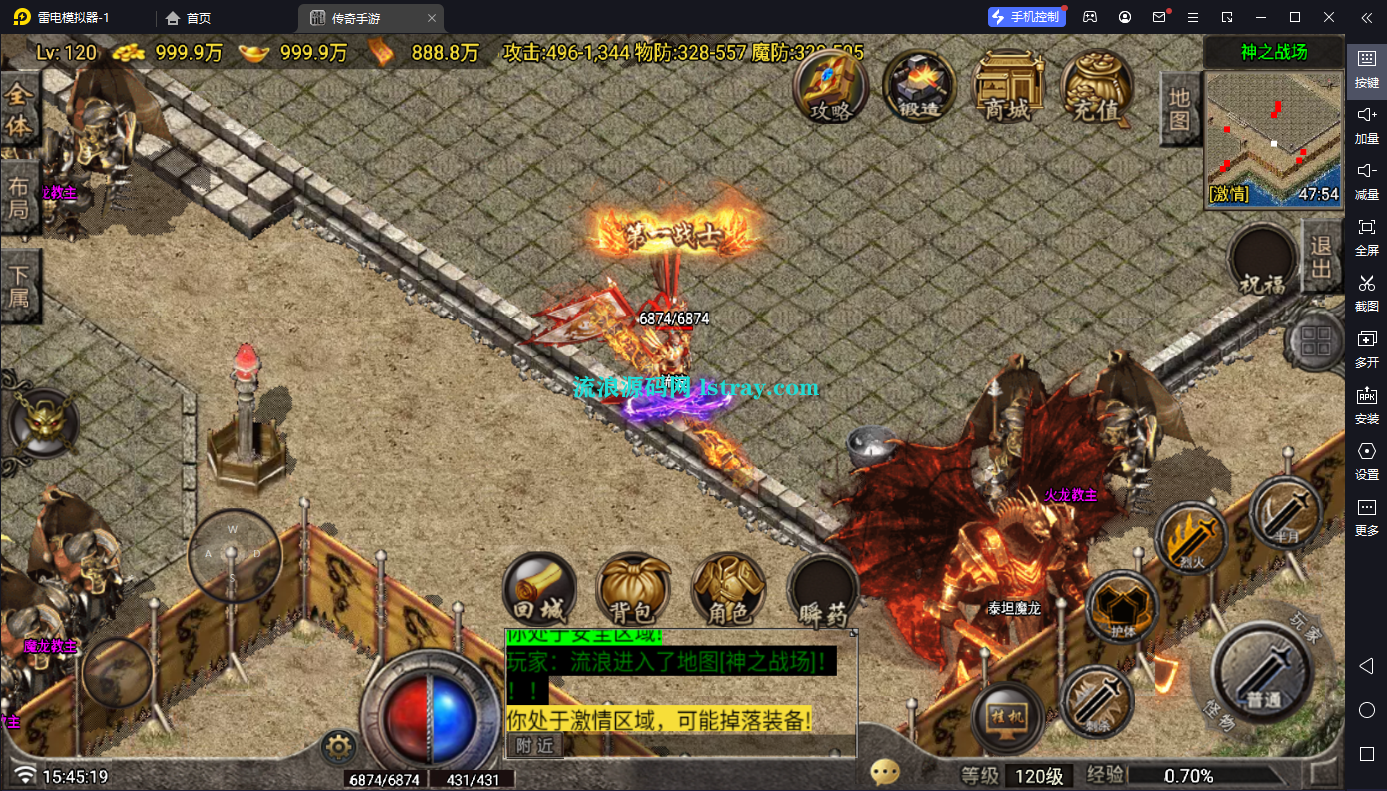The width and height of the screenshot is (1387, 791).
Task: Open the gear settings icon
Action: (x=339, y=746)
